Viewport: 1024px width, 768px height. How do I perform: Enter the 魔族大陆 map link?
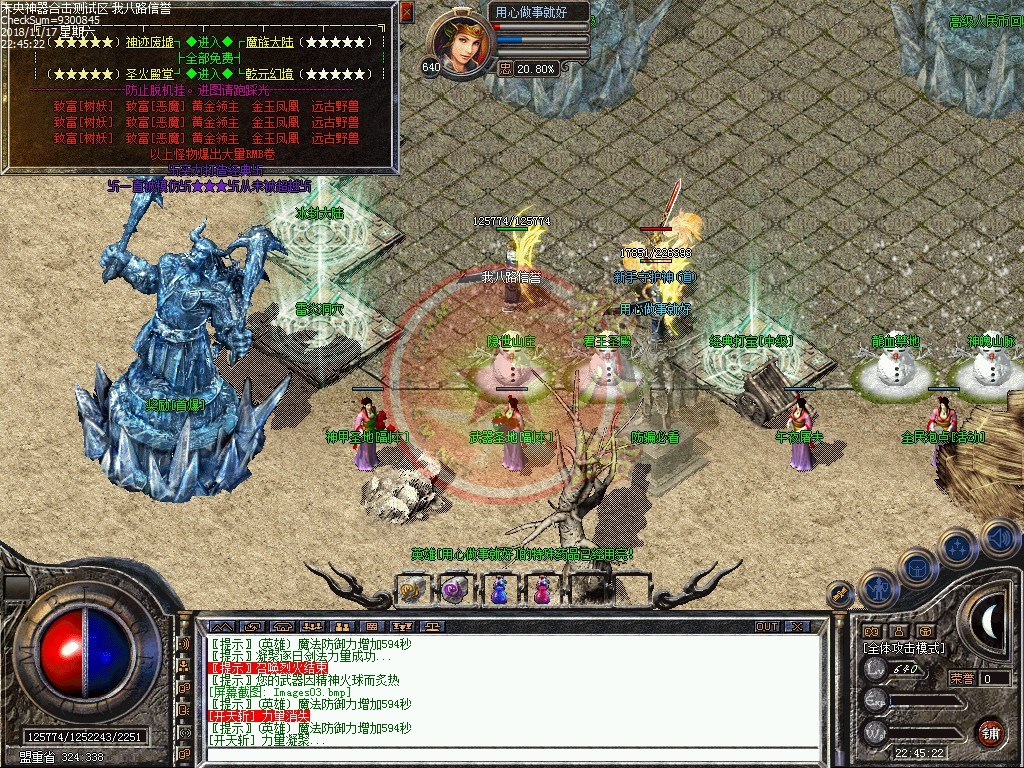pyautogui.click(x=270, y=42)
